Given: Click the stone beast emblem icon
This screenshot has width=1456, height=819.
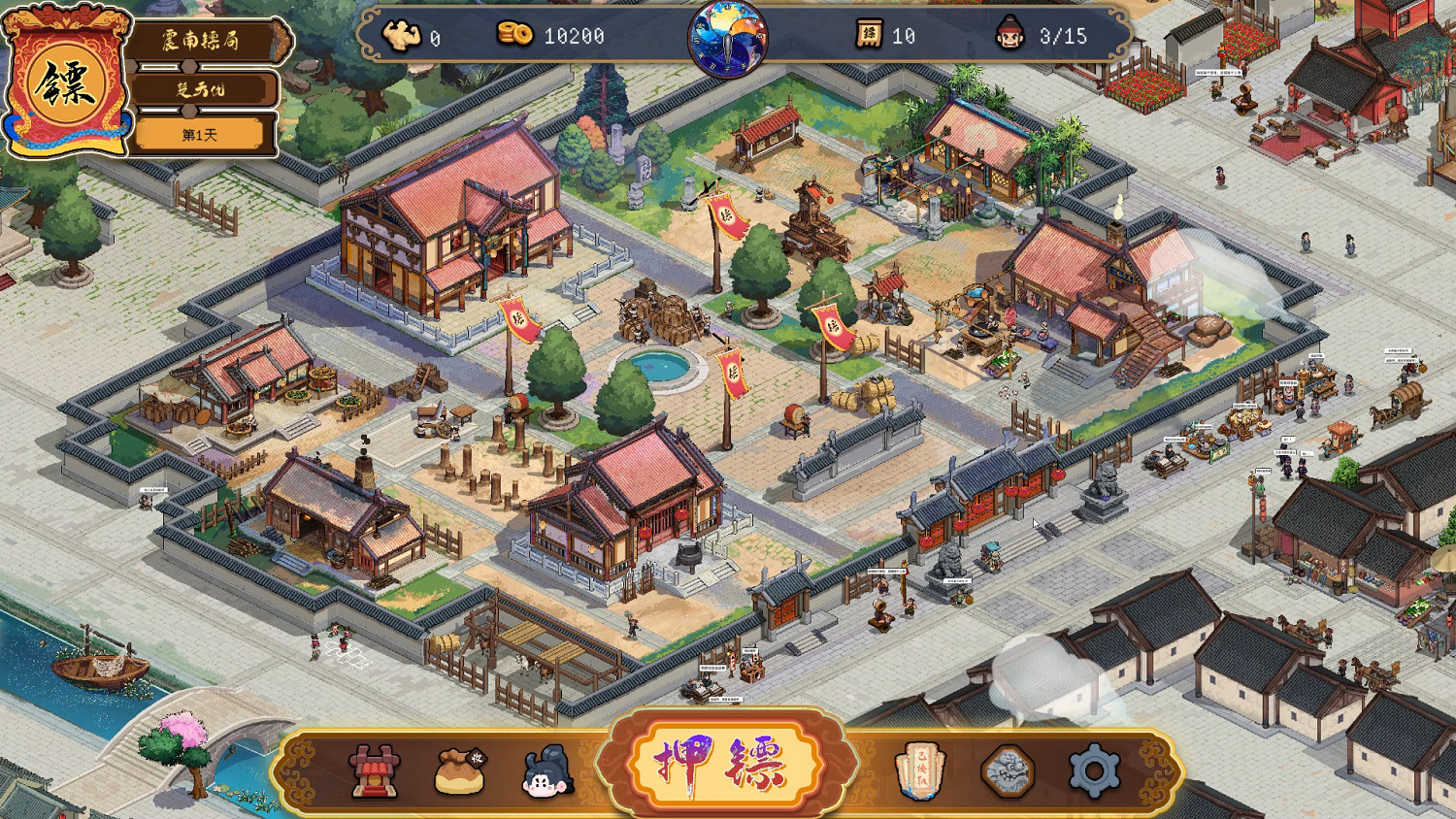Looking at the screenshot, I should (x=1007, y=769).
